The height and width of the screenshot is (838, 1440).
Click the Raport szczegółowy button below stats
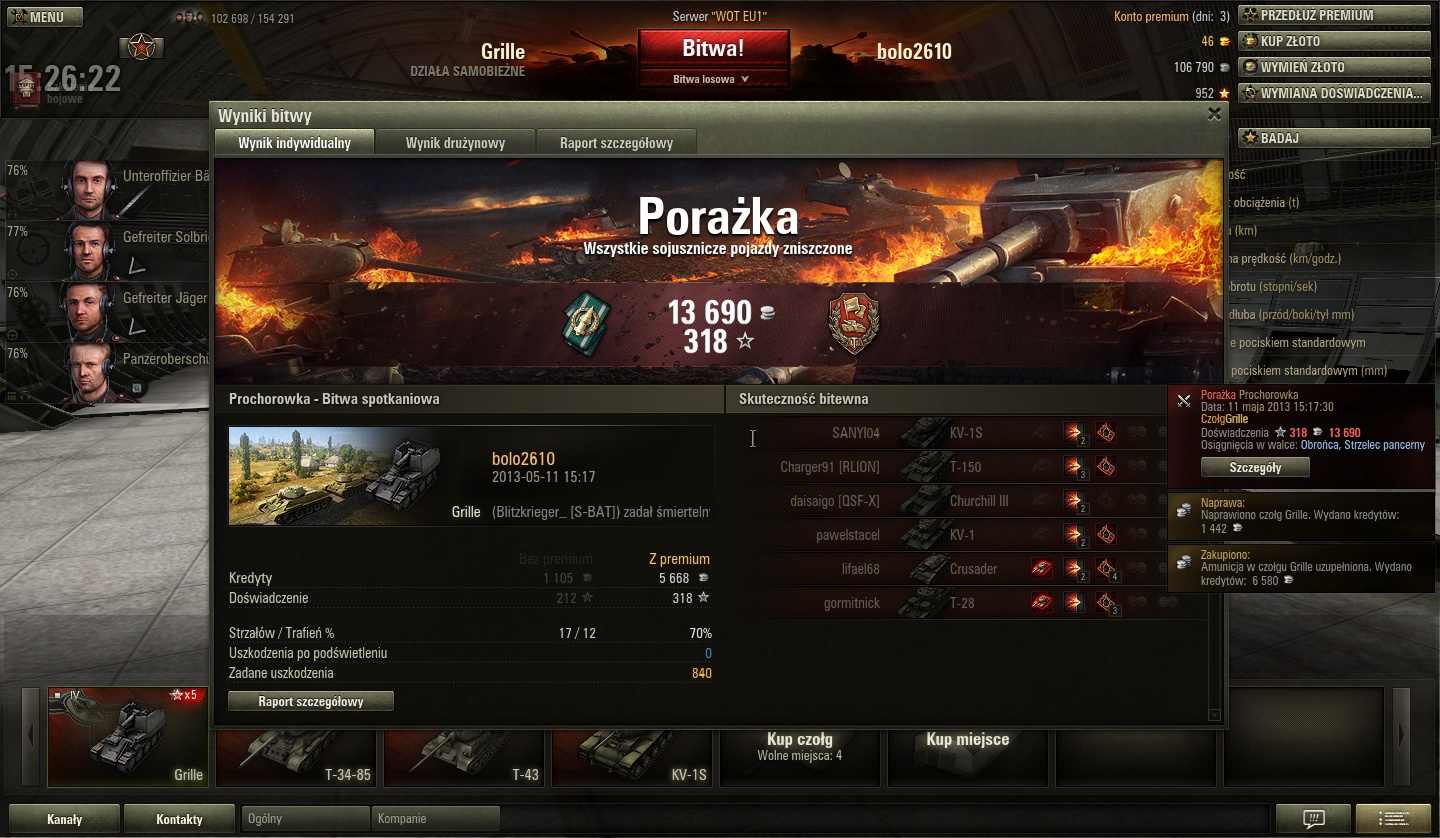[311, 701]
